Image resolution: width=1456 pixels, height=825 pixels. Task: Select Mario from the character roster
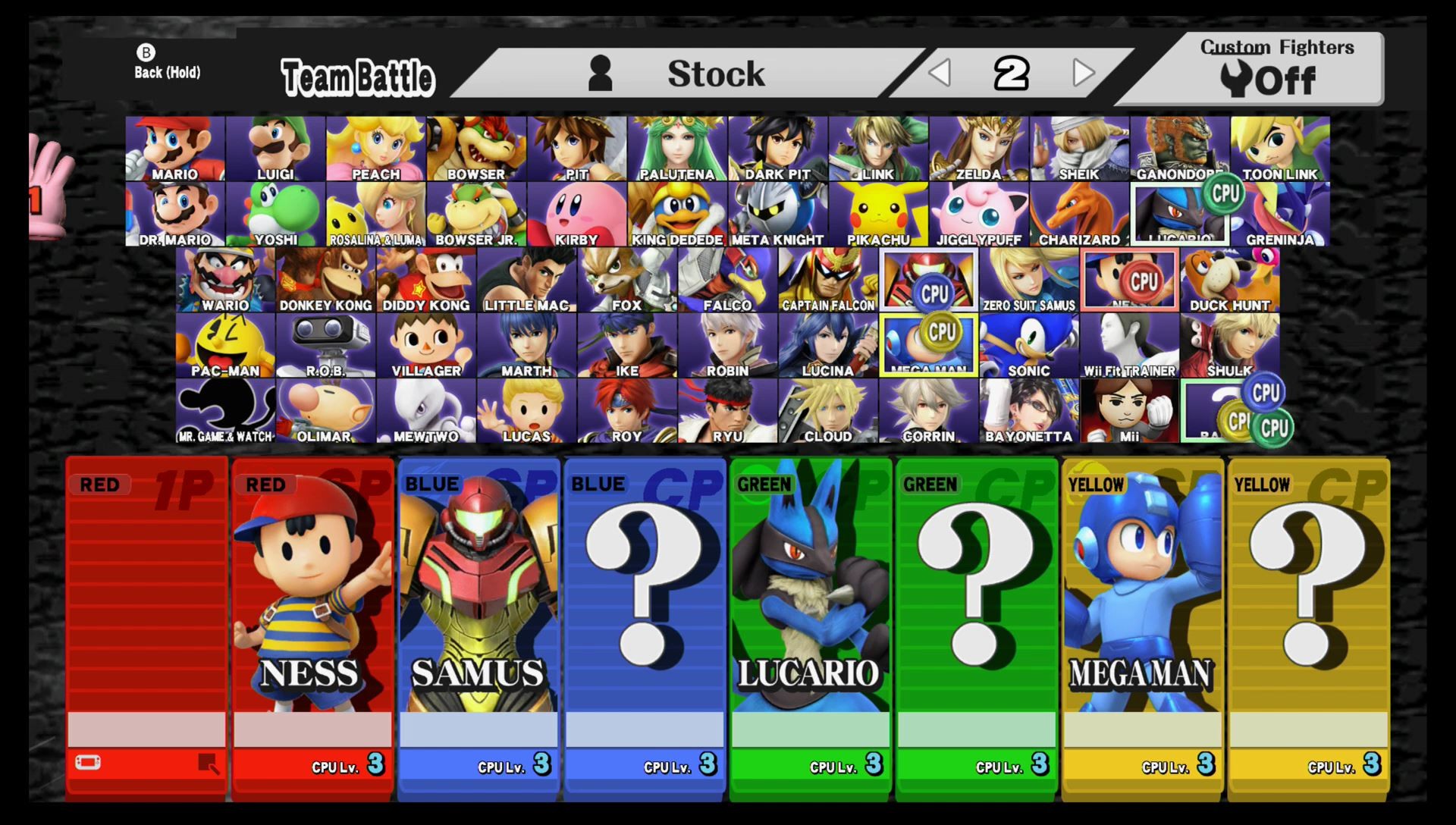pyautogui.click(x=176, y=148)
